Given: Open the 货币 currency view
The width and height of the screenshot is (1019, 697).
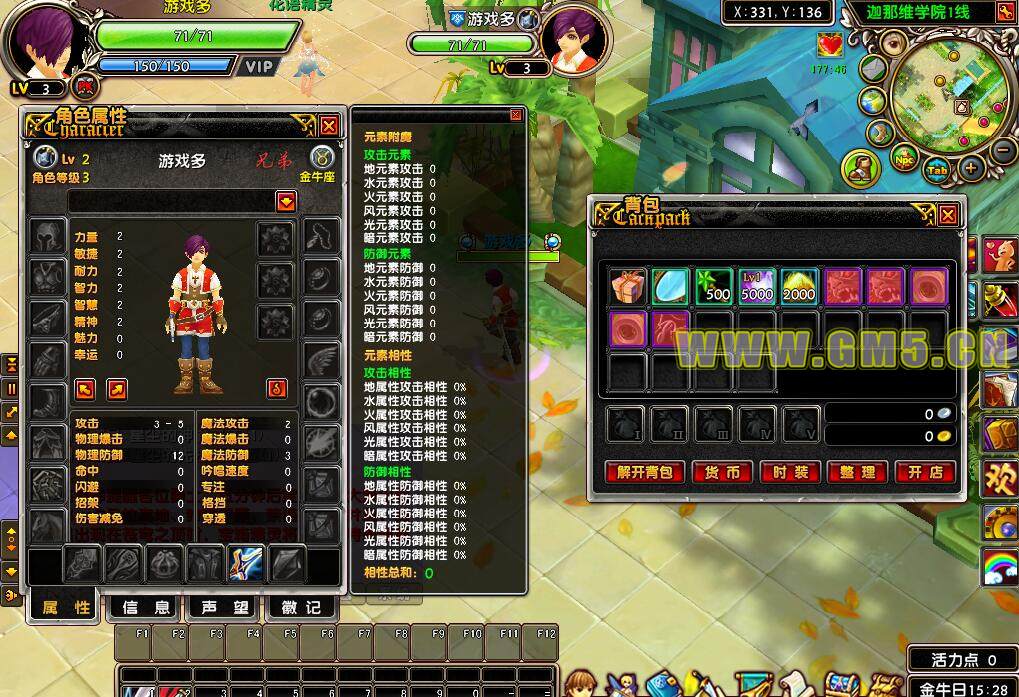Looking at the screenshot, I should click(723, 472).
